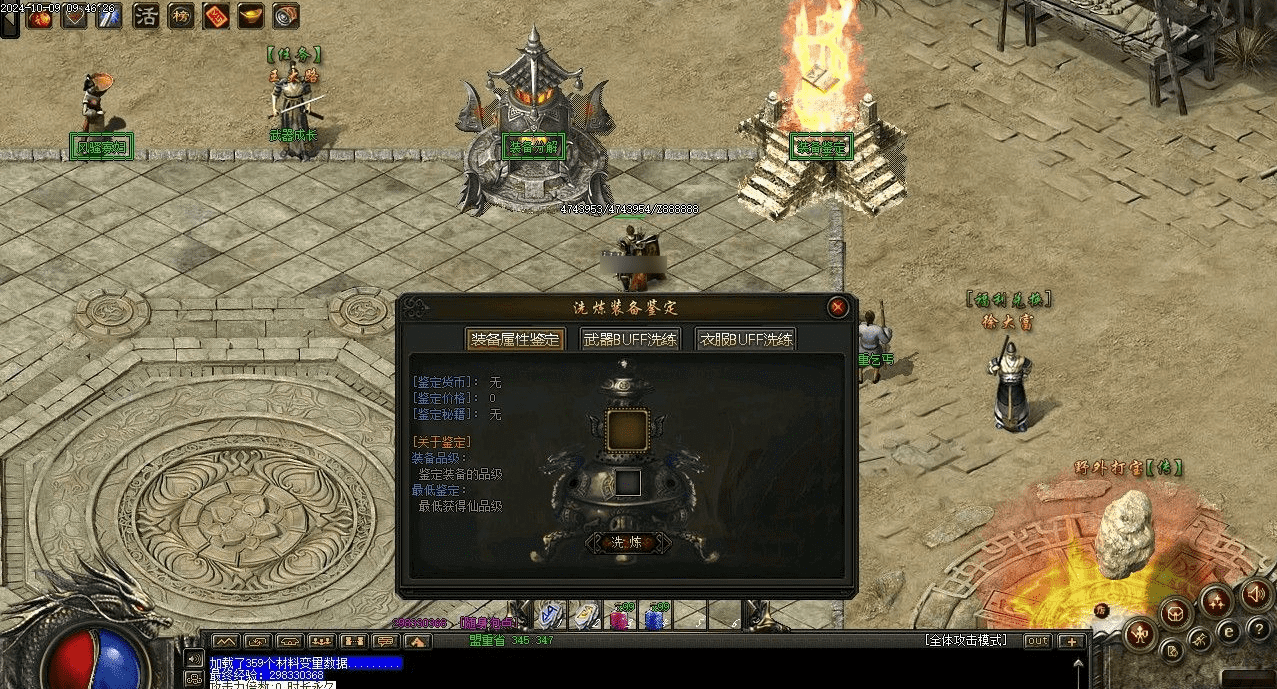The height and width of the screenshot is (689, 1277).
Task: Select the 衣服BUFF洗练 tab
Action: pyautogui.click(x=746, y=339)
